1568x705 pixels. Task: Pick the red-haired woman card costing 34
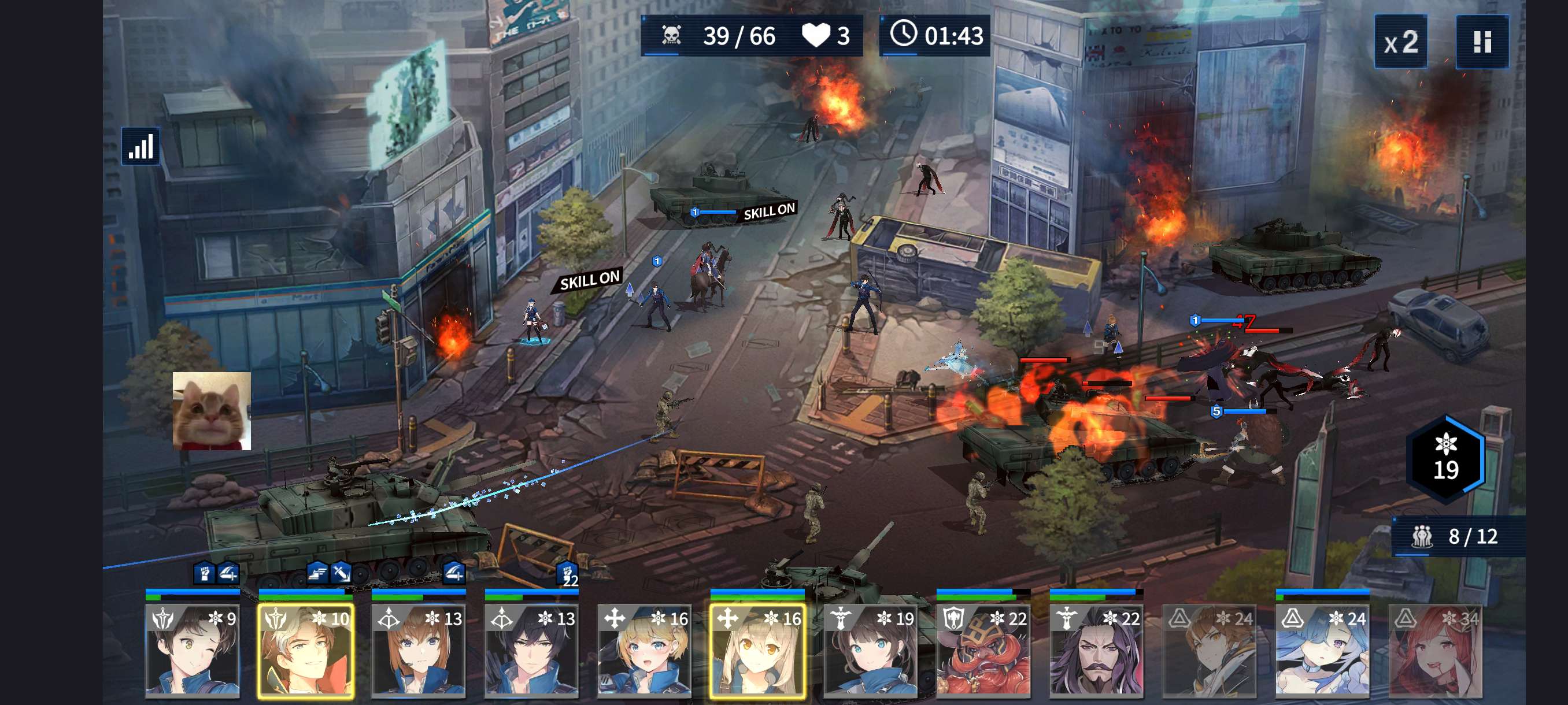click(1434, 650)
